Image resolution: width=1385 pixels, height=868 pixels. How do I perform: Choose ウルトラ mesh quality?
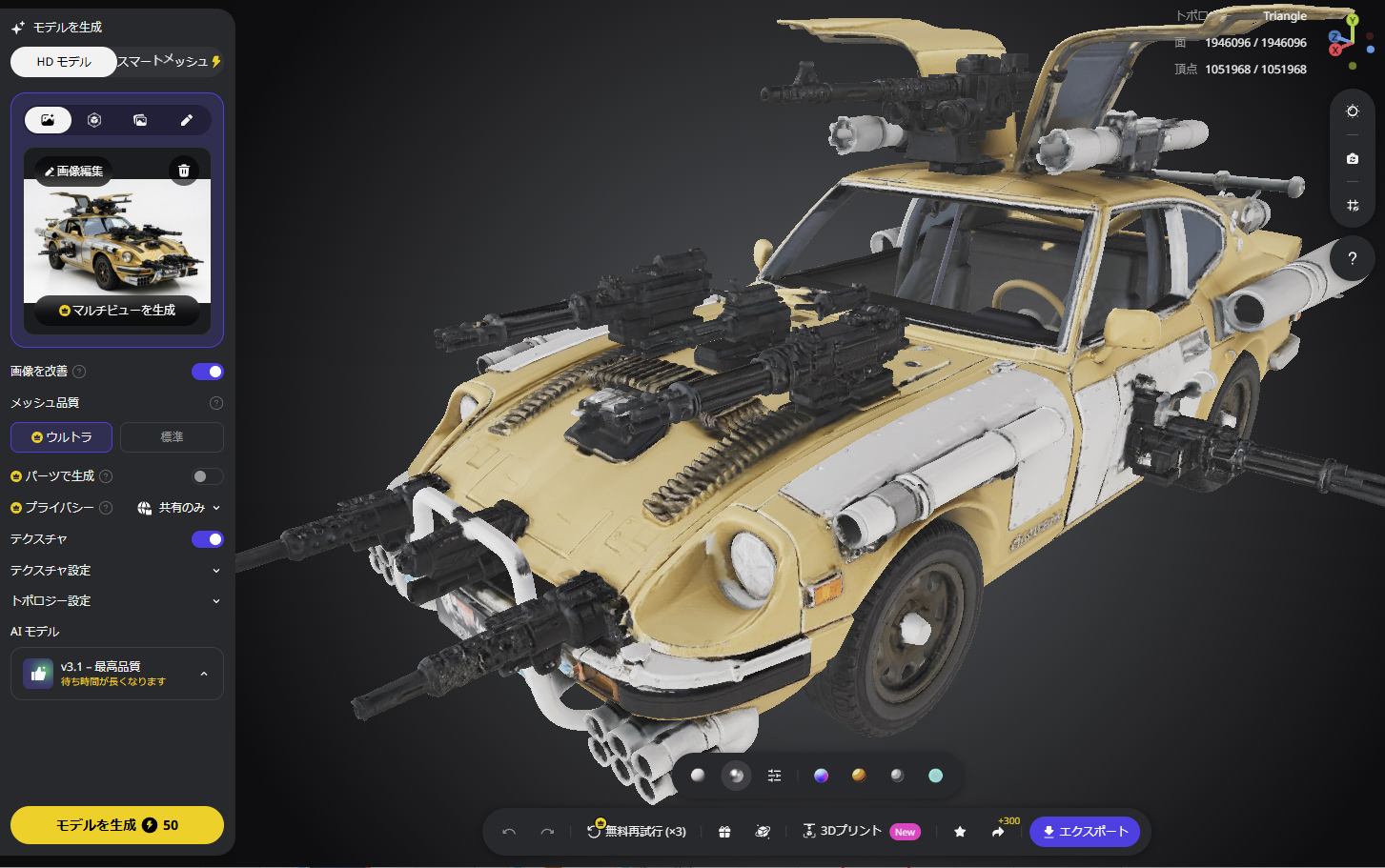[x=62, y=437]
